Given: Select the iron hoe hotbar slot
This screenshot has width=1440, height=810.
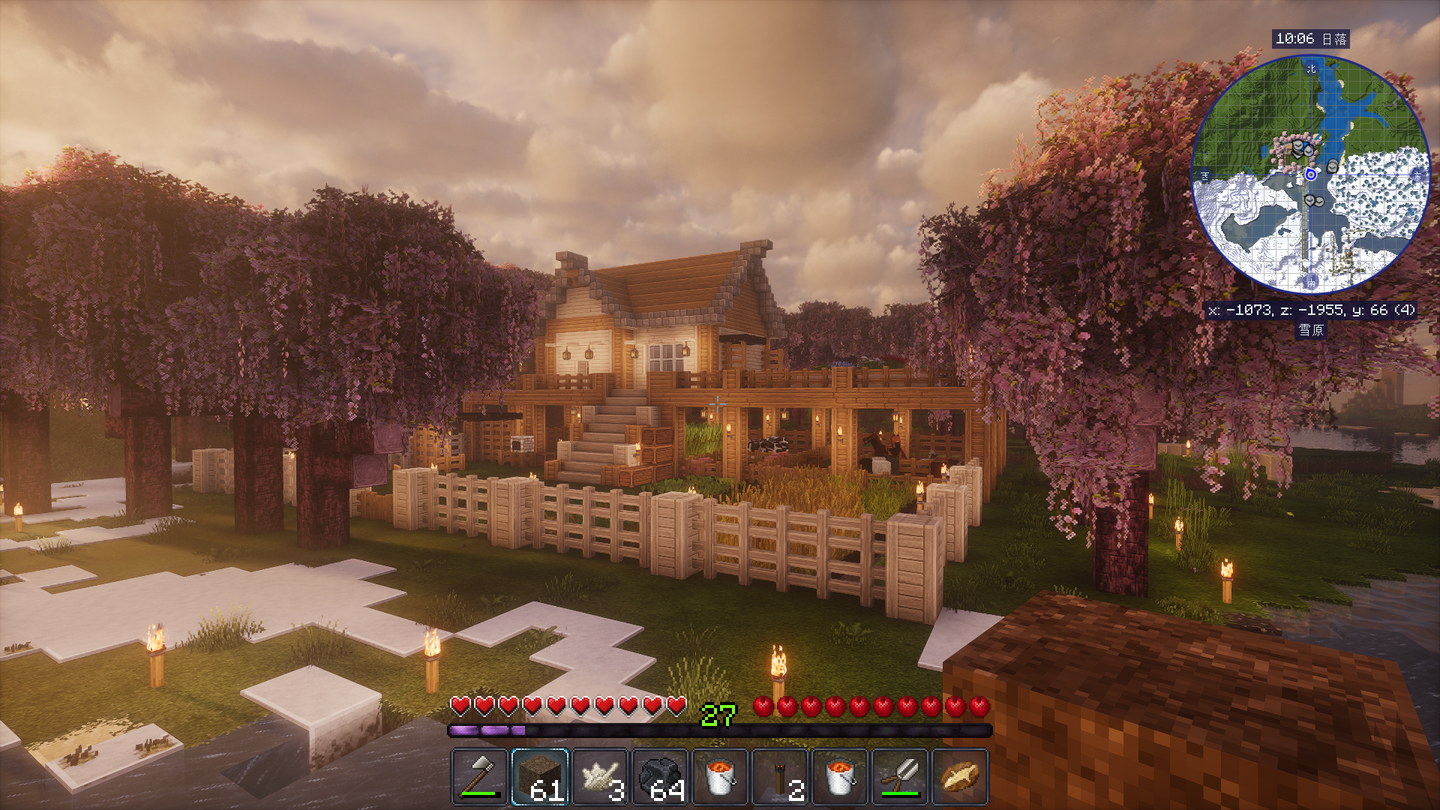Looking at the screenshot, I should tap(480, 776).
